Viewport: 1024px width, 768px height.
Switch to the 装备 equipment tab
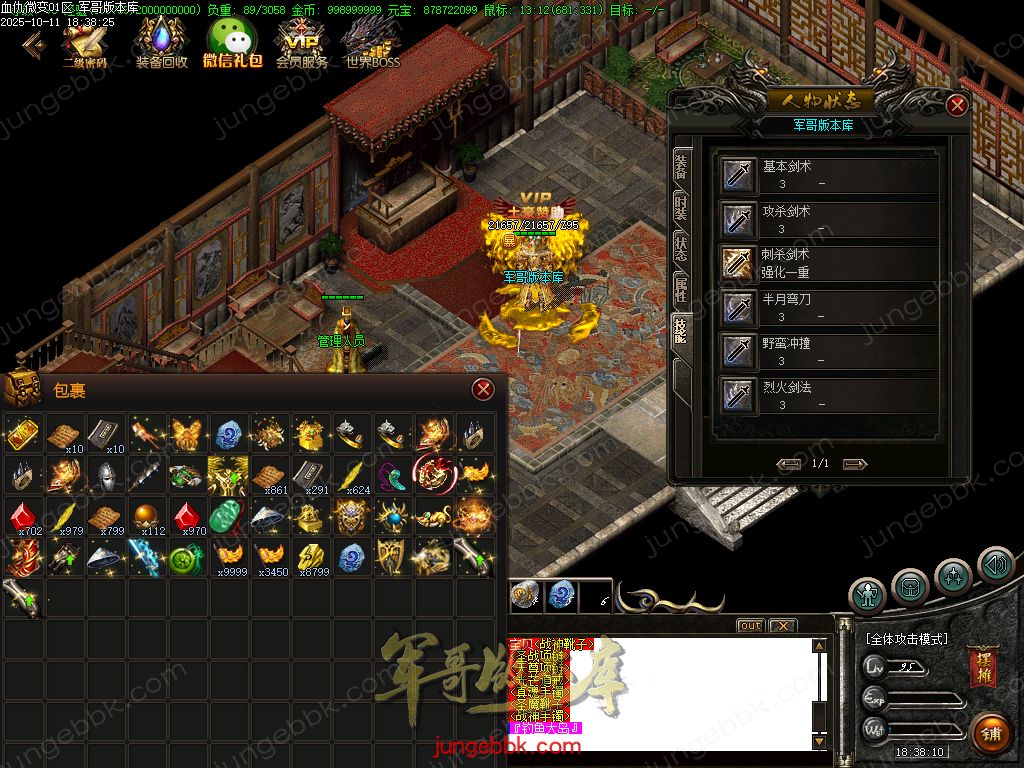[x=681, y=166]
